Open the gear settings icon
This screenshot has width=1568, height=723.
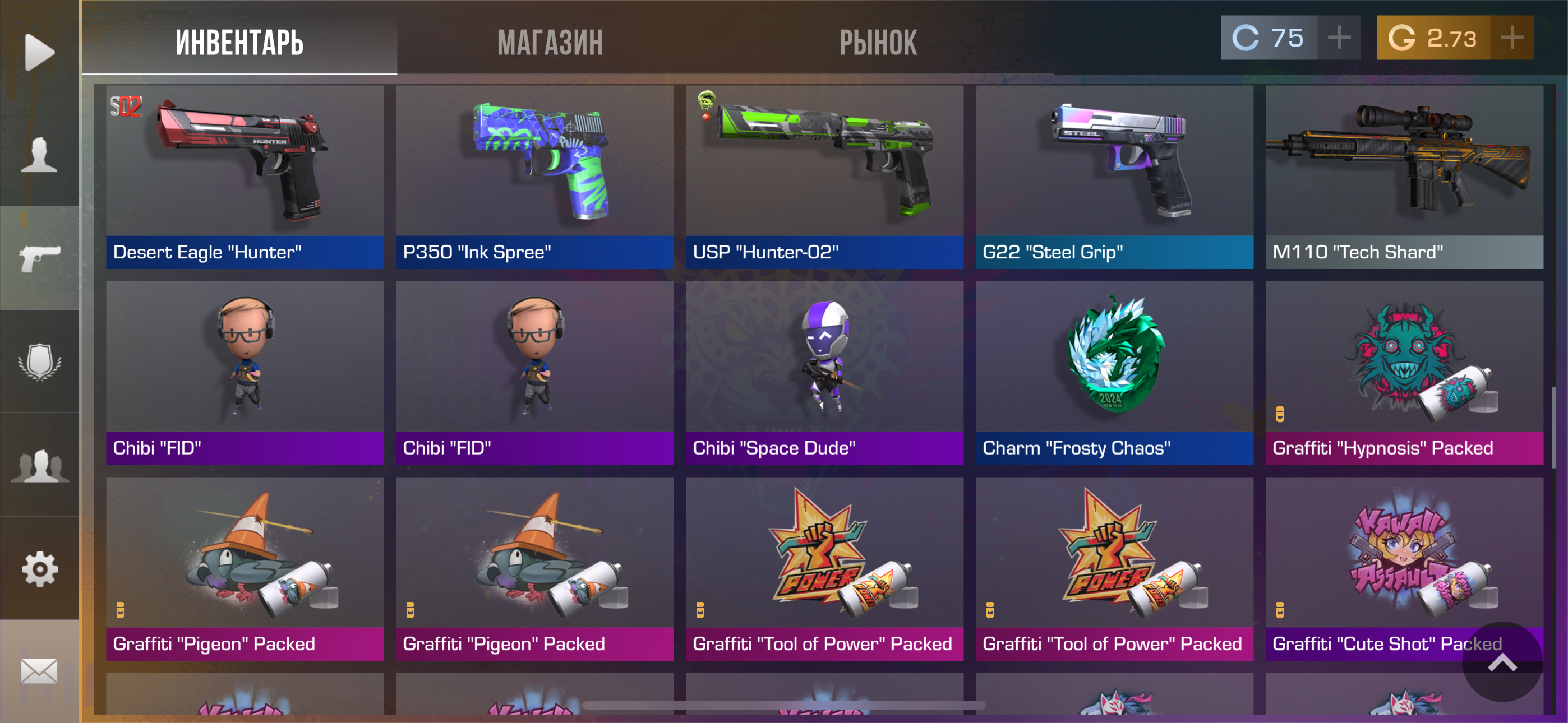click(40, 569)
